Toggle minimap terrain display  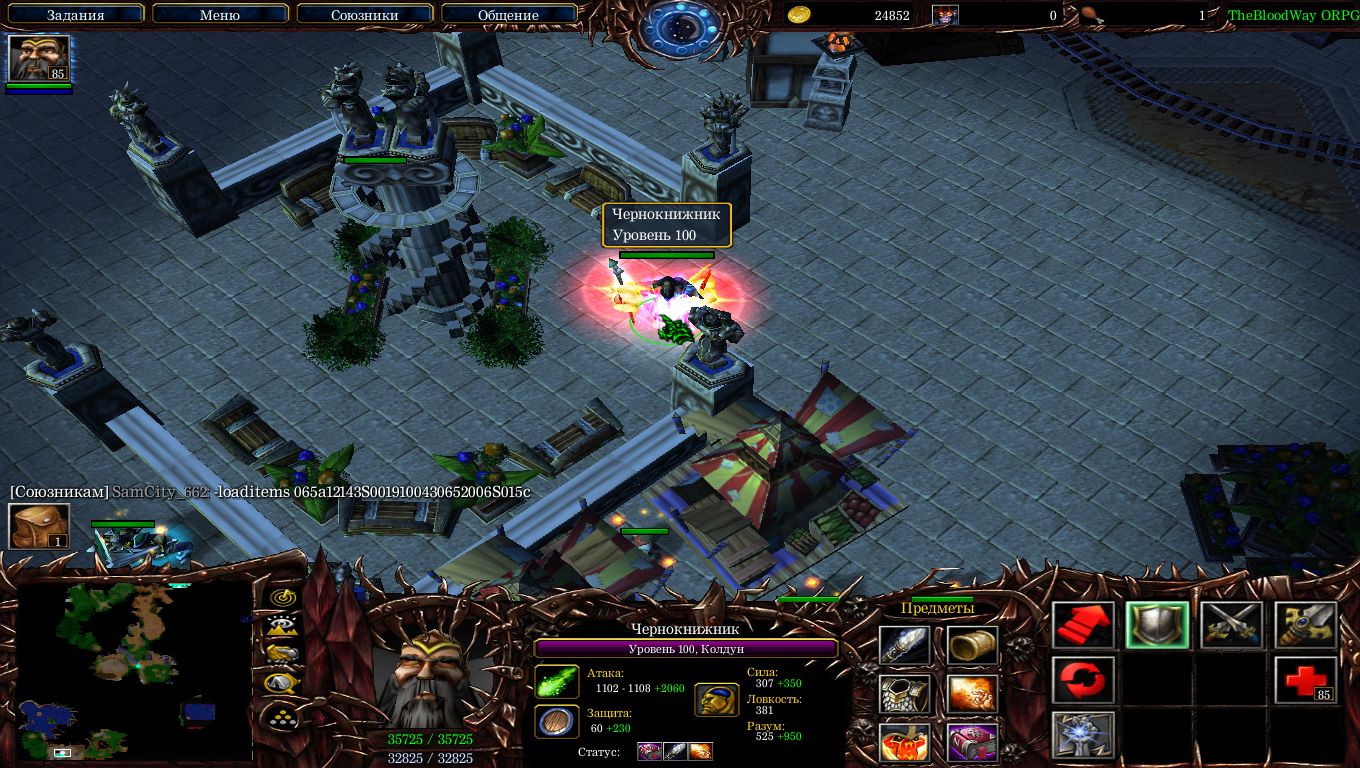(284, 625)
